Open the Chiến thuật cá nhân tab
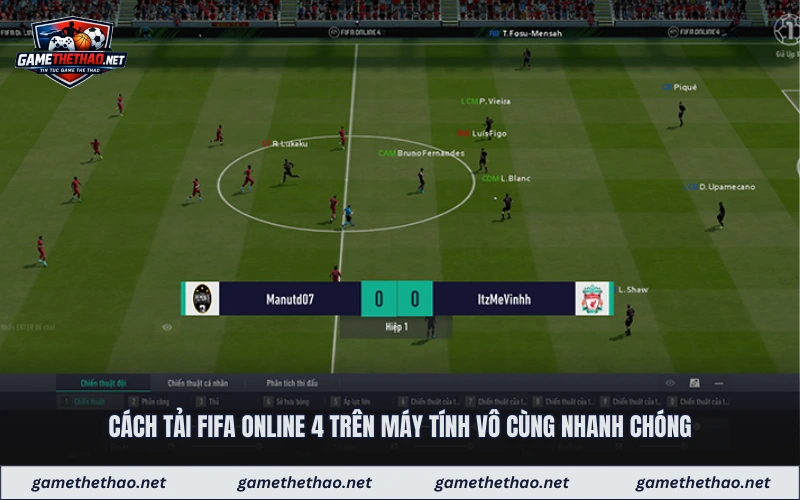The height and width of the screenshot is (500, 800). click(198, 383)
